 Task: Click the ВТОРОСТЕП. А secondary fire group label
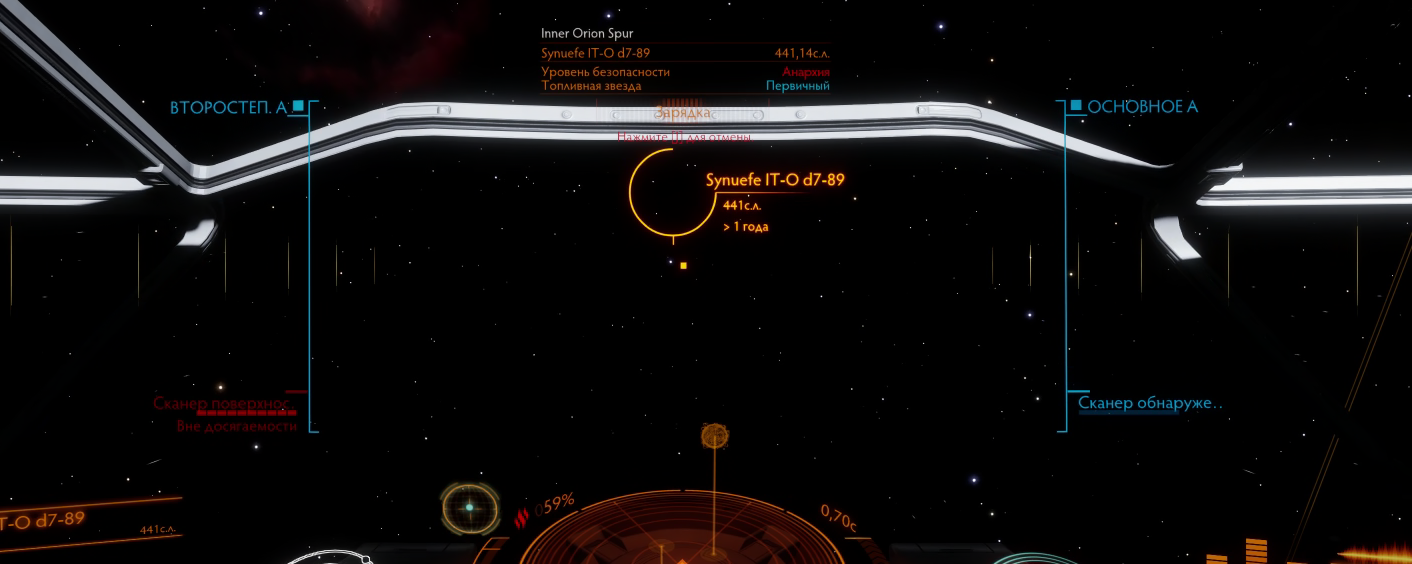[228, 106]
